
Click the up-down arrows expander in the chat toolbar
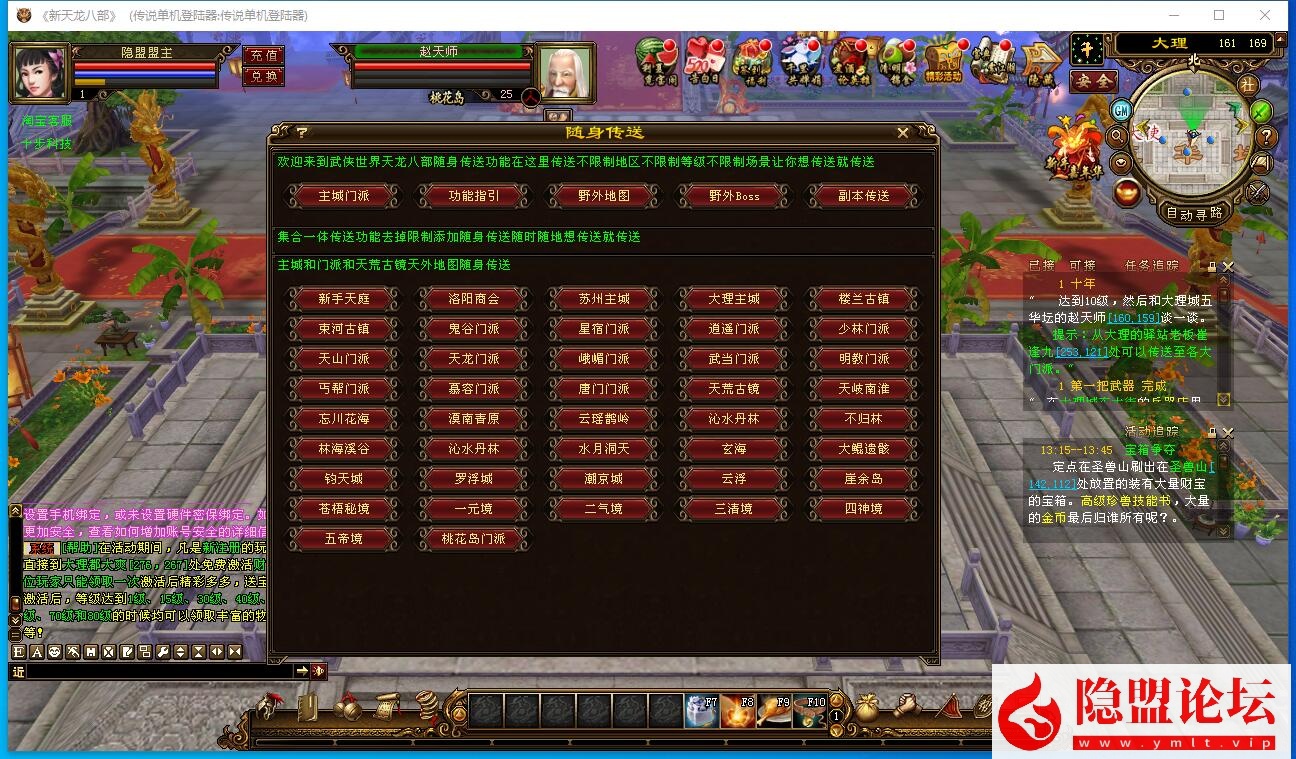pos(181,652)
